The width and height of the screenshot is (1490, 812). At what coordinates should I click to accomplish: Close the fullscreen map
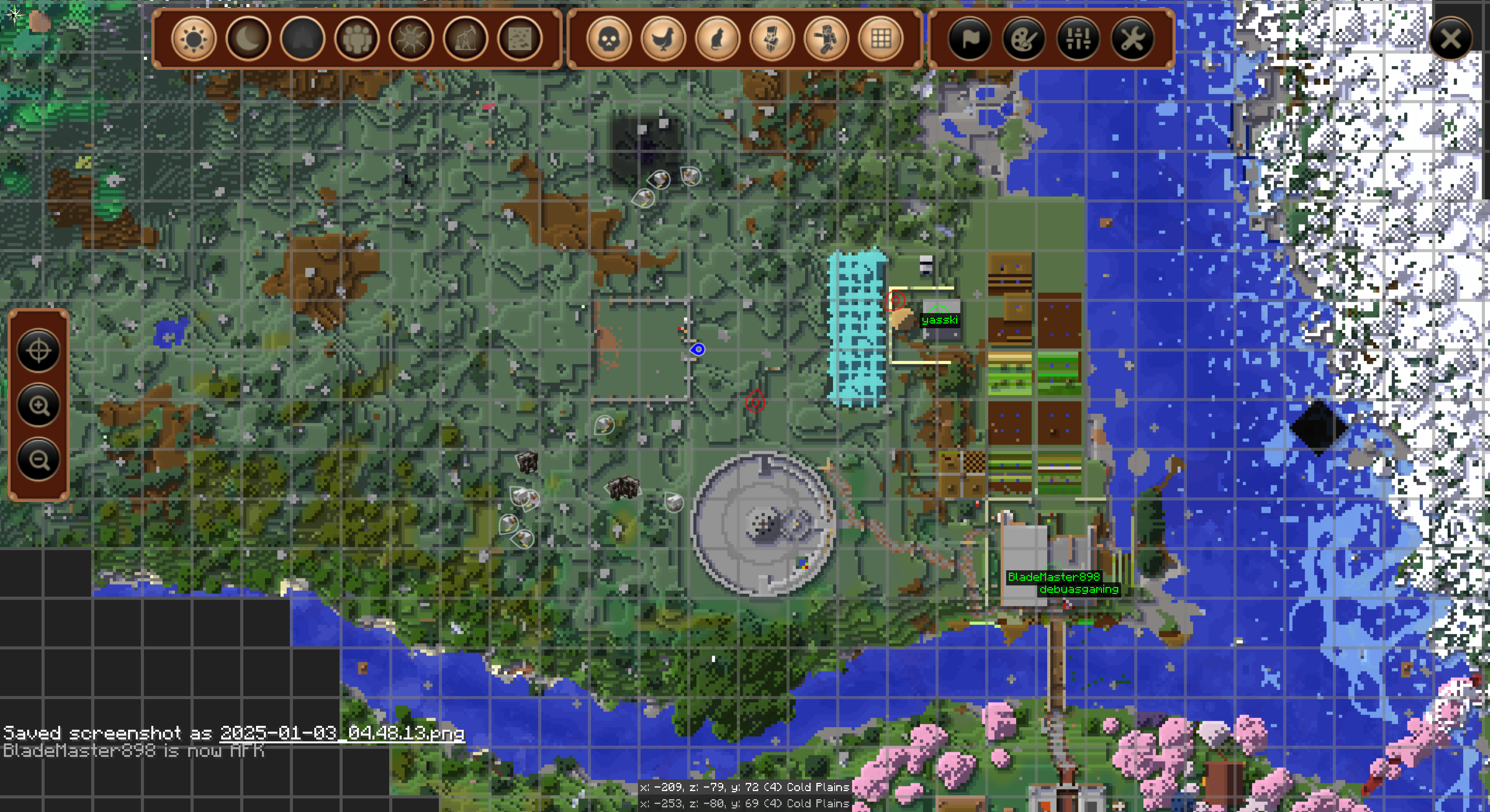[1450, 39]
